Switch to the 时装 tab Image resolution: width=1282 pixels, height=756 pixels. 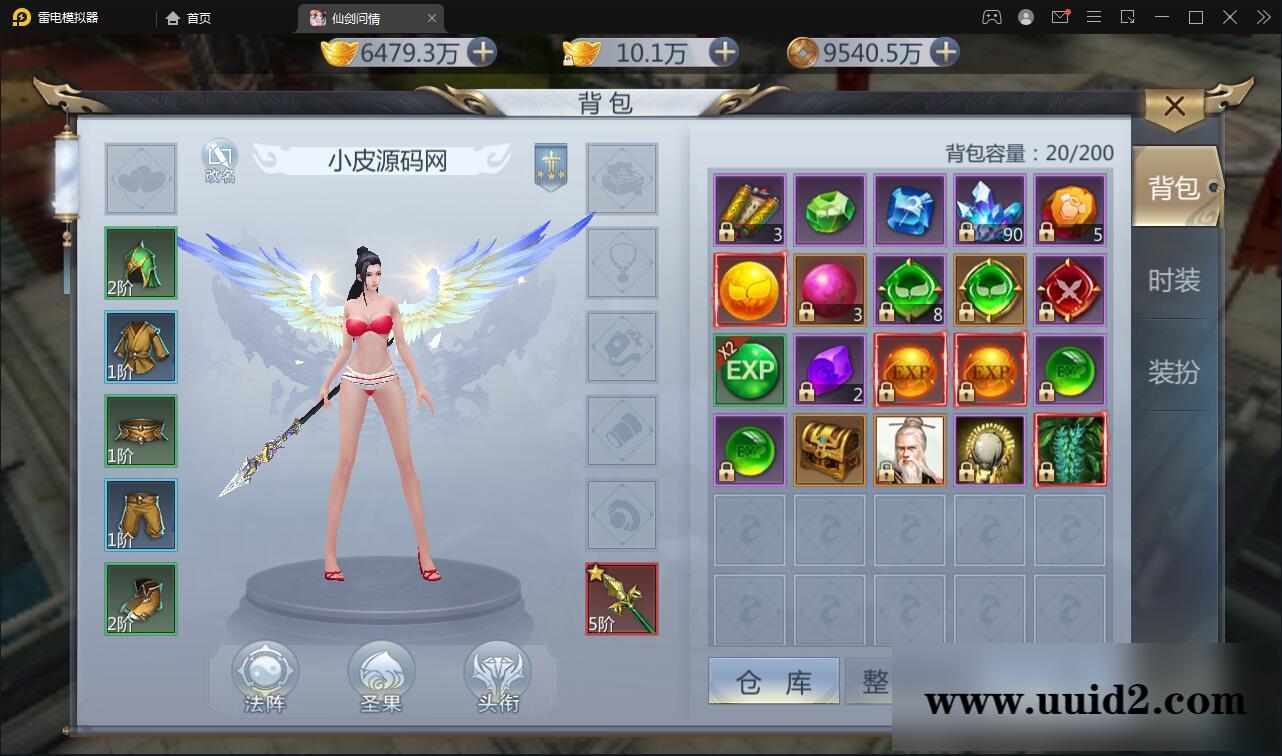click(1176, 281)
